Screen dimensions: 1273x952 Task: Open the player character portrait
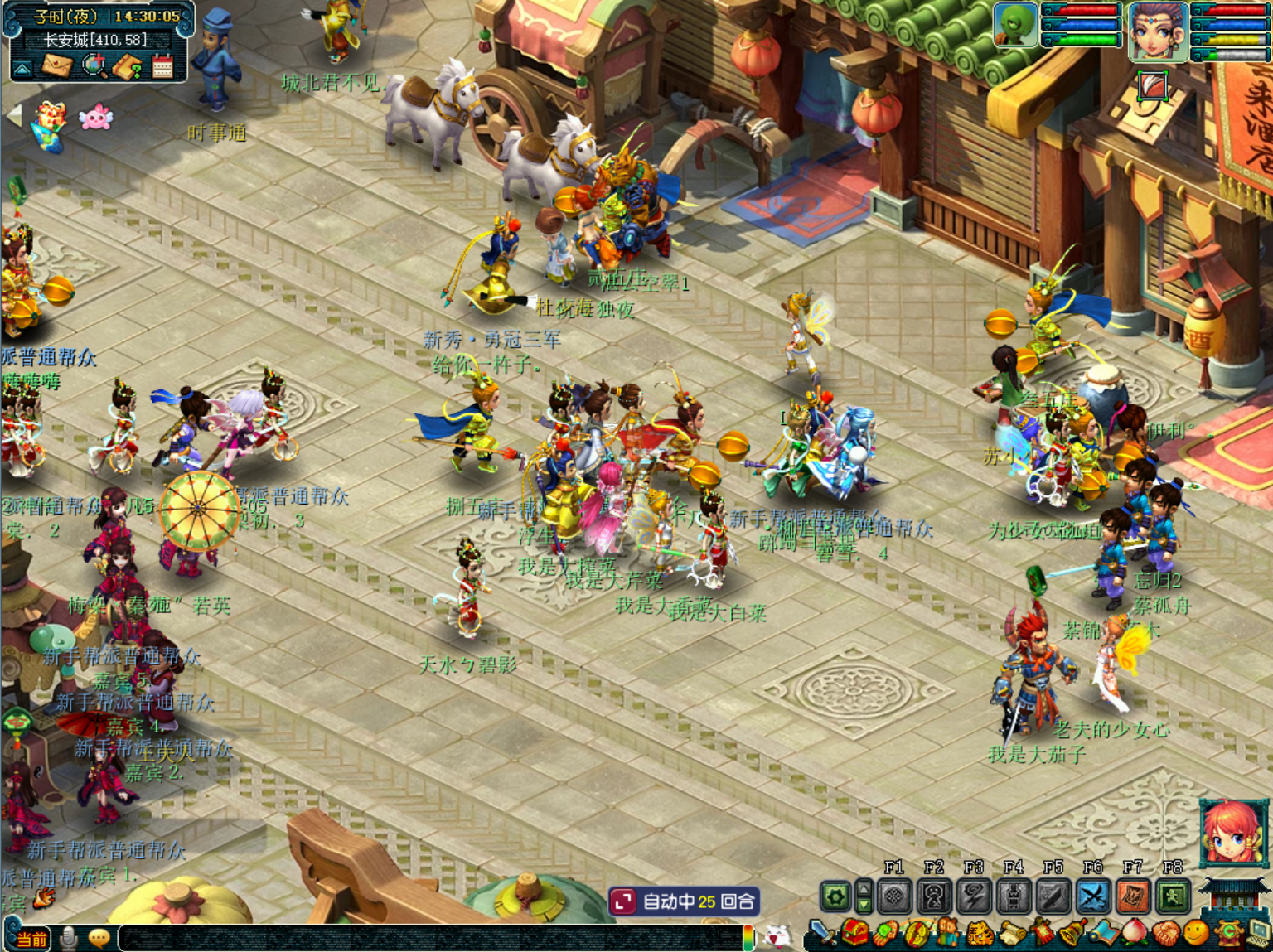(x=1158, y=31)
